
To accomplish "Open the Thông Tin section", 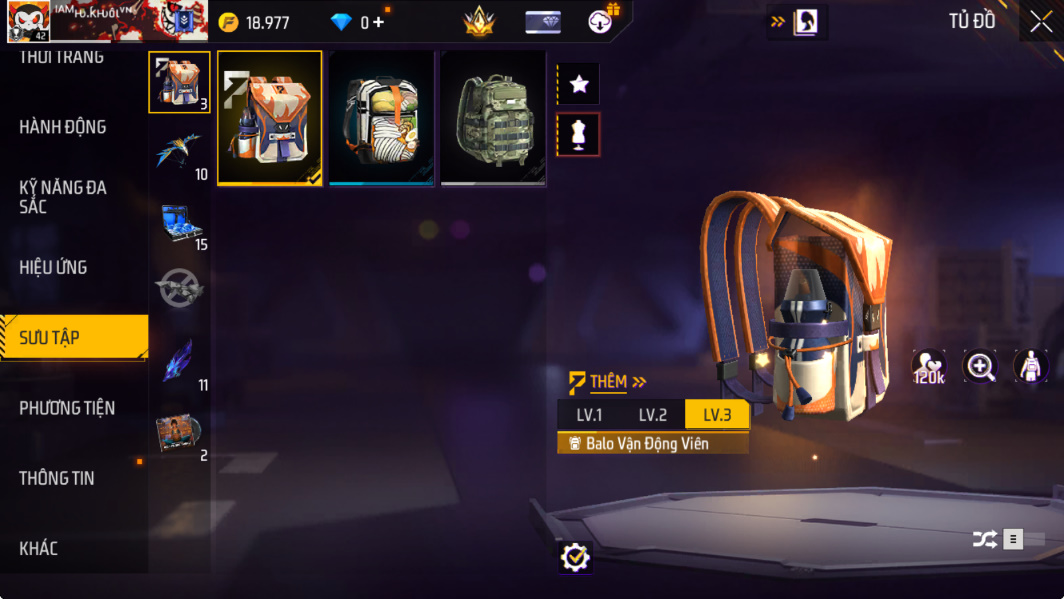I will 57,478.
